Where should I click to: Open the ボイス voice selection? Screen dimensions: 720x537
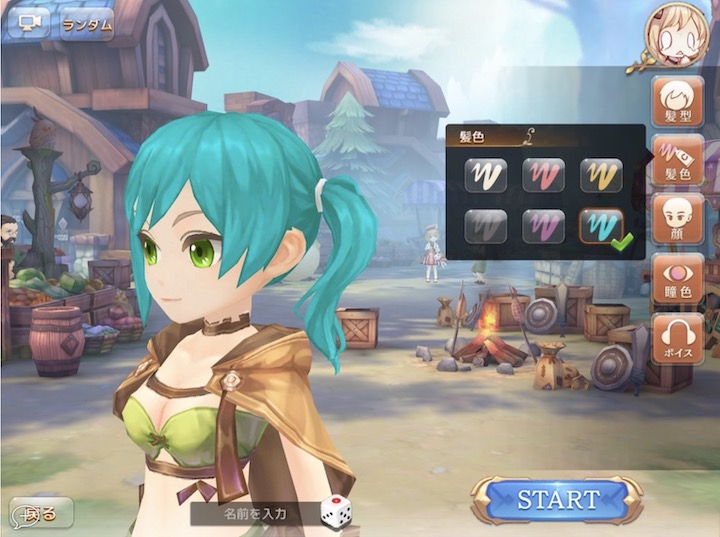click(x=677, y=338)
